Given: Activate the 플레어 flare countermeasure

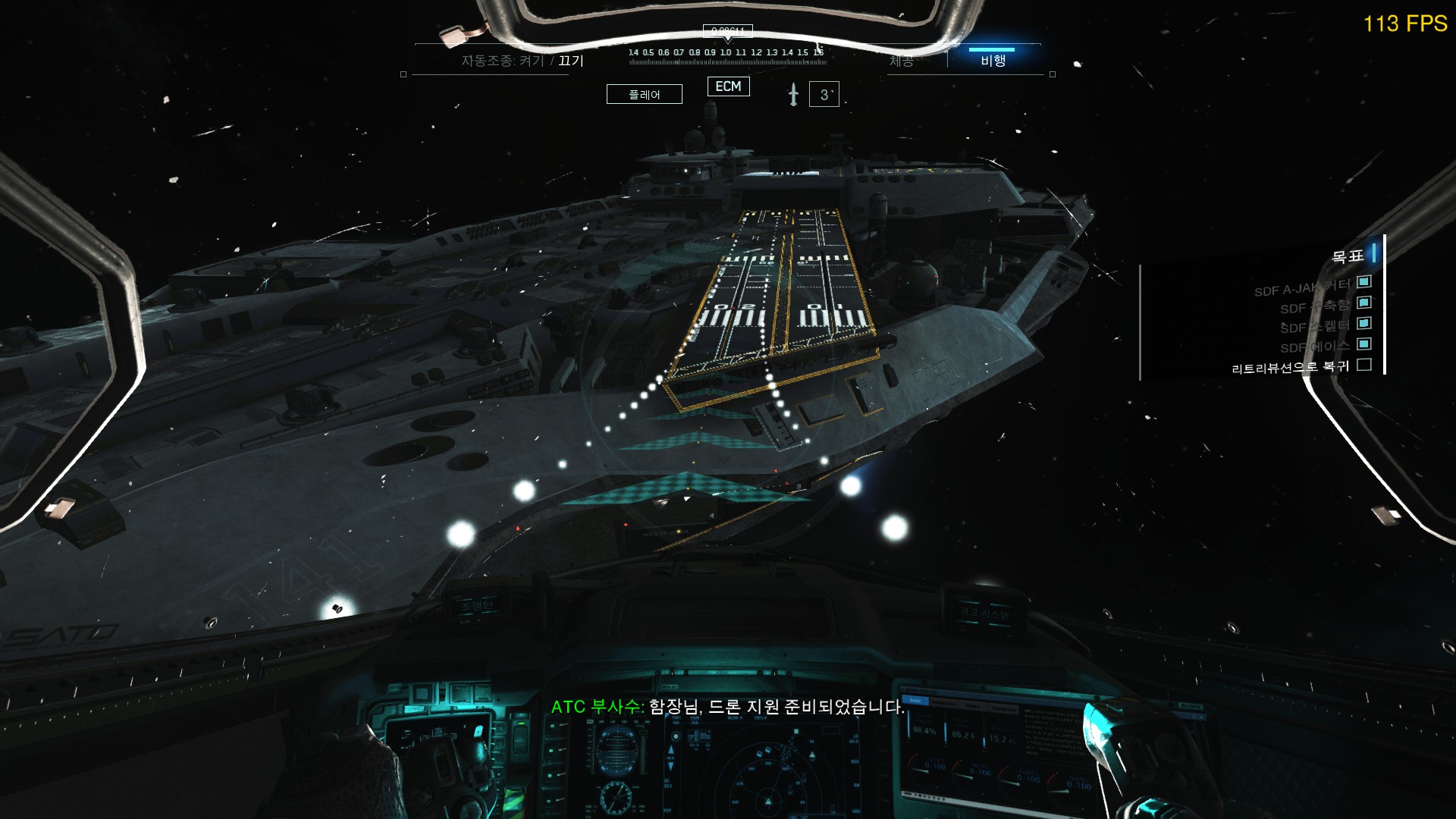Looking at the screenshot, I should pos(645,94).
